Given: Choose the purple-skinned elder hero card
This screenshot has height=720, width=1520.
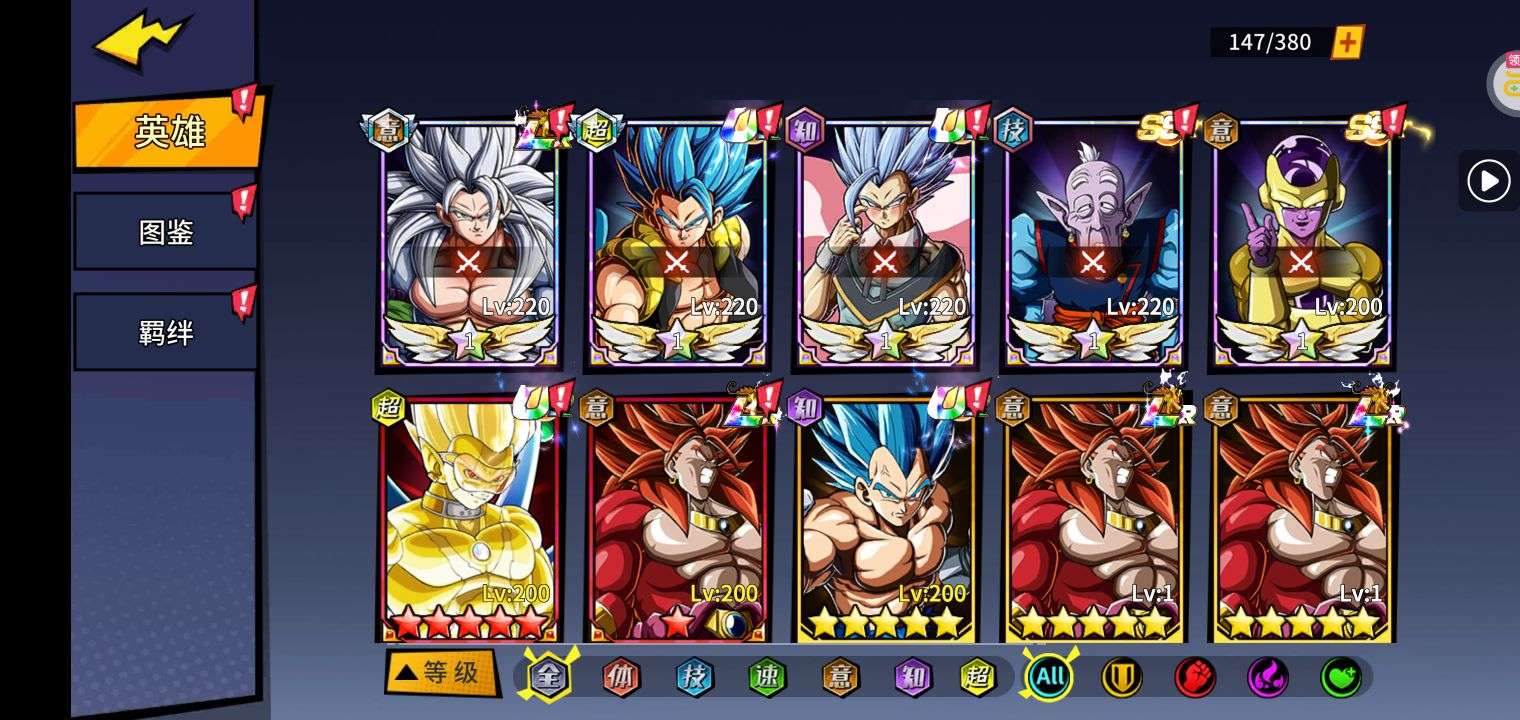Looking at the screenshot, I should (x=1093, y=242).
